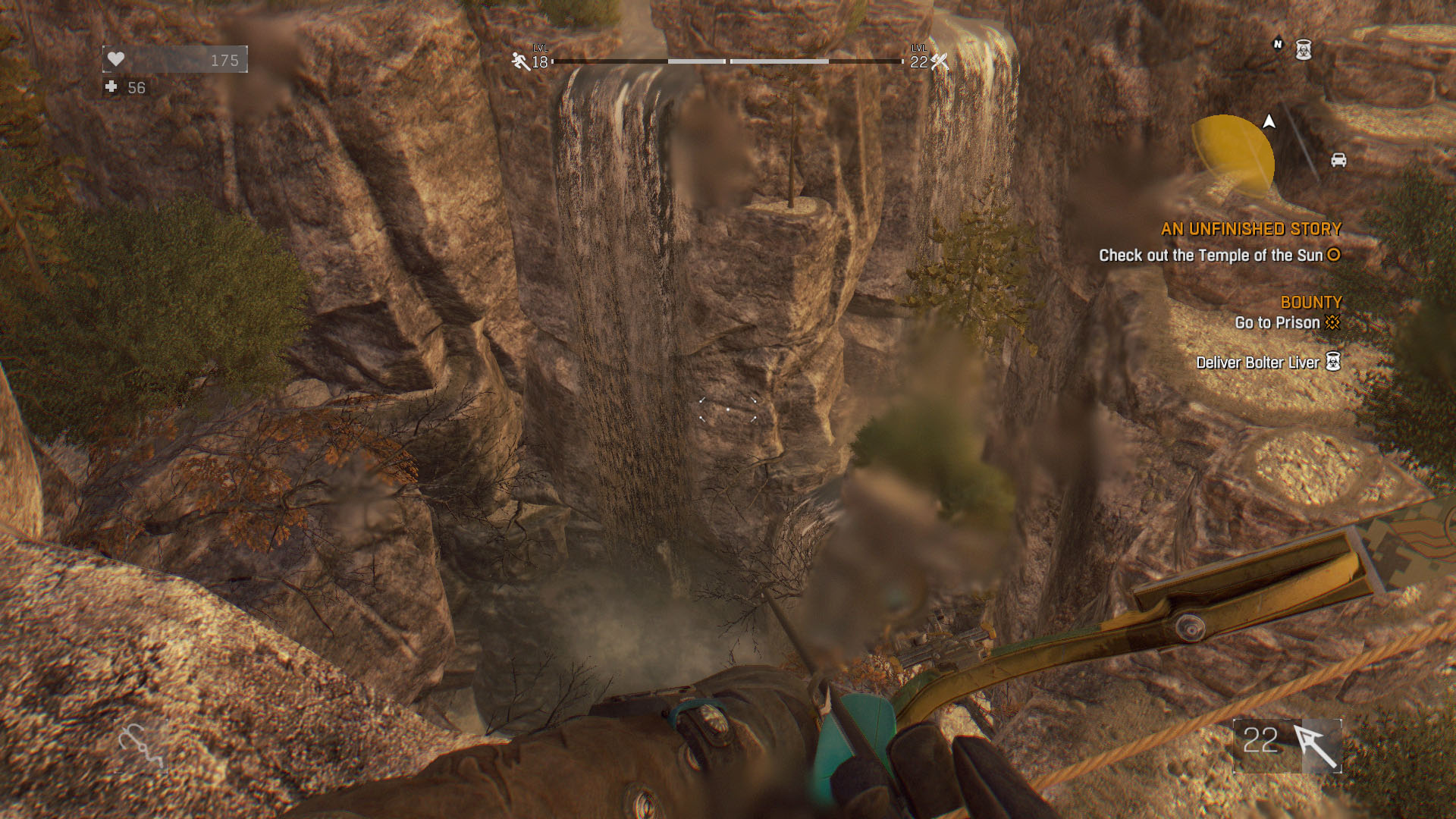Click the agility running man level icon

(x=520, y=61)
